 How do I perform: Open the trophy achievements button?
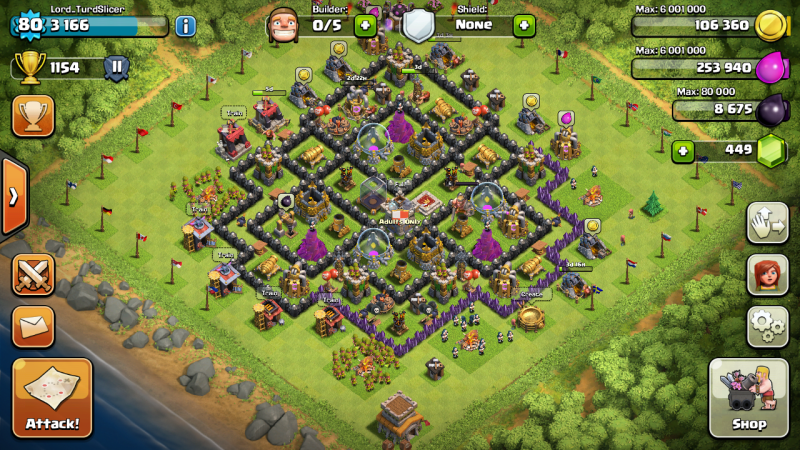click(x=33, y=116)
